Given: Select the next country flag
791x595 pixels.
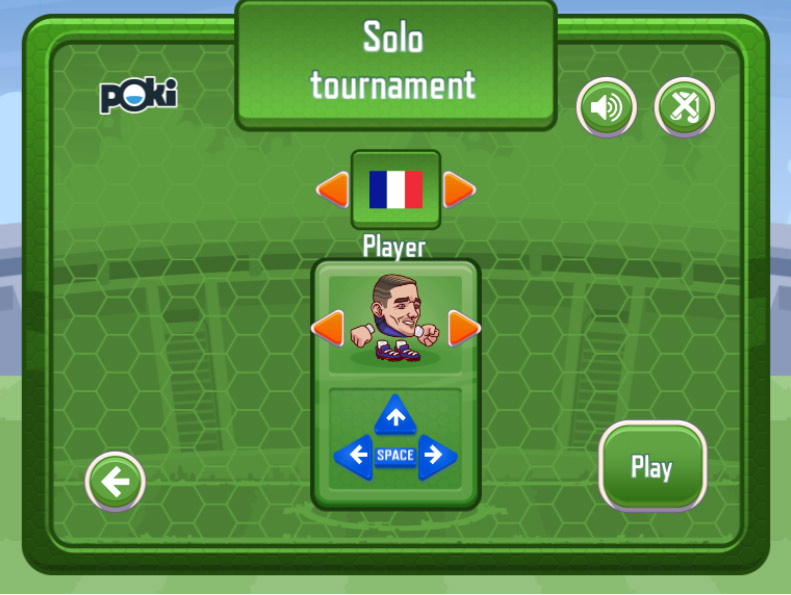Looking at the screenshot, I should (x=459, y=189).
